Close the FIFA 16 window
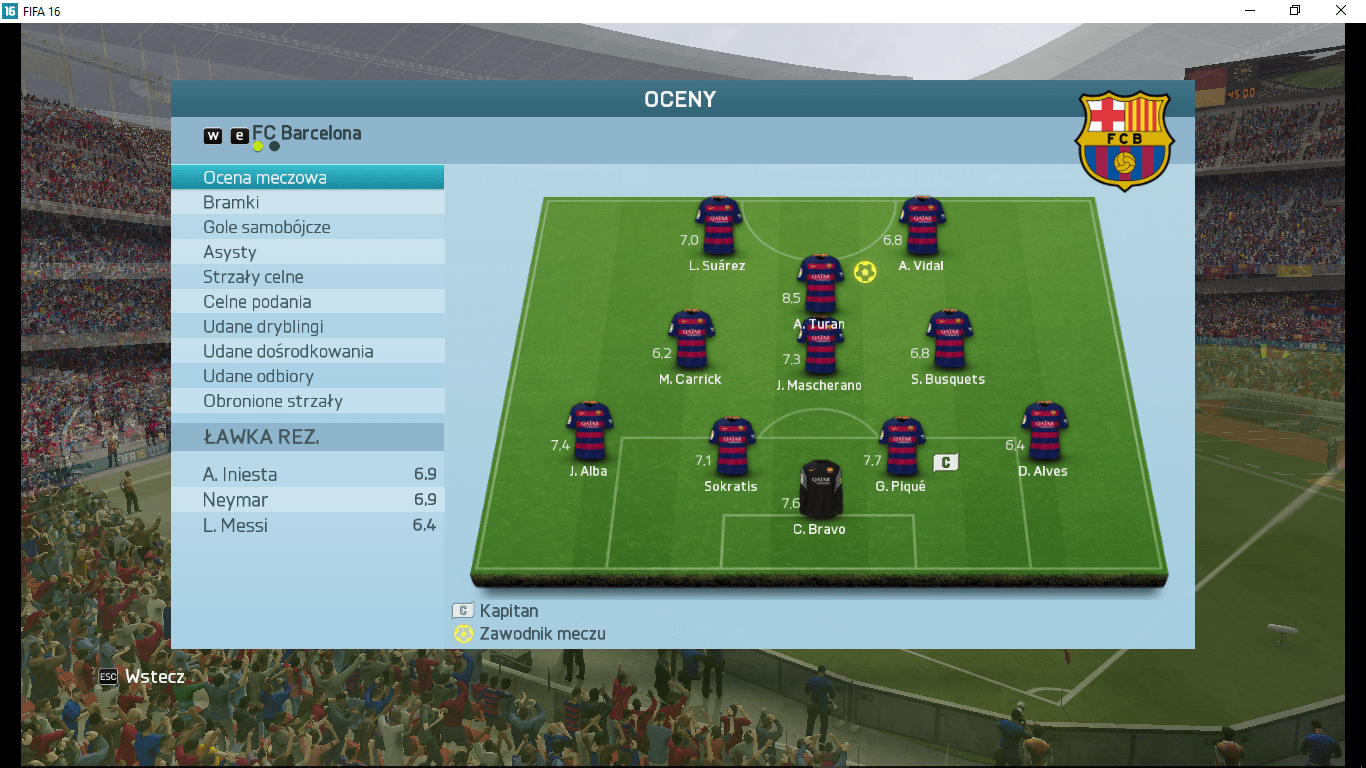 point(1341,11)
